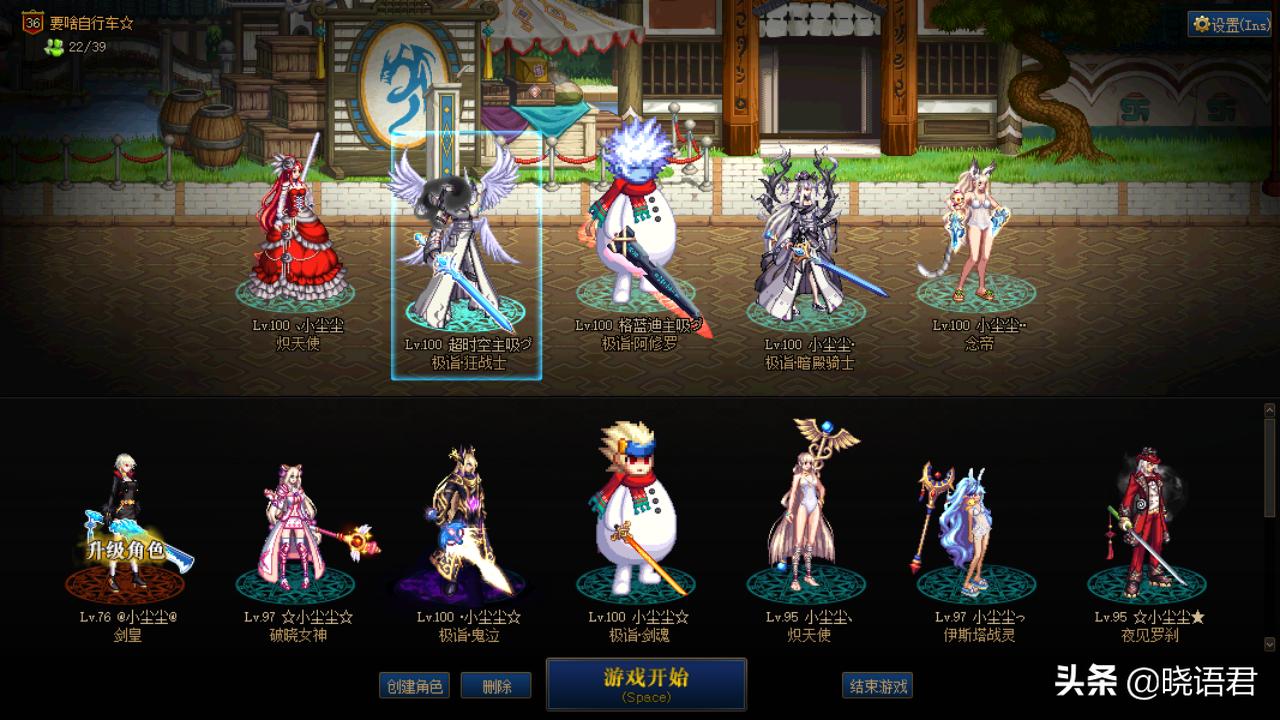The width and height of the screenshot is (1280, 720).
Task: Start the game with 游戏开始 button
Action: 646,683
